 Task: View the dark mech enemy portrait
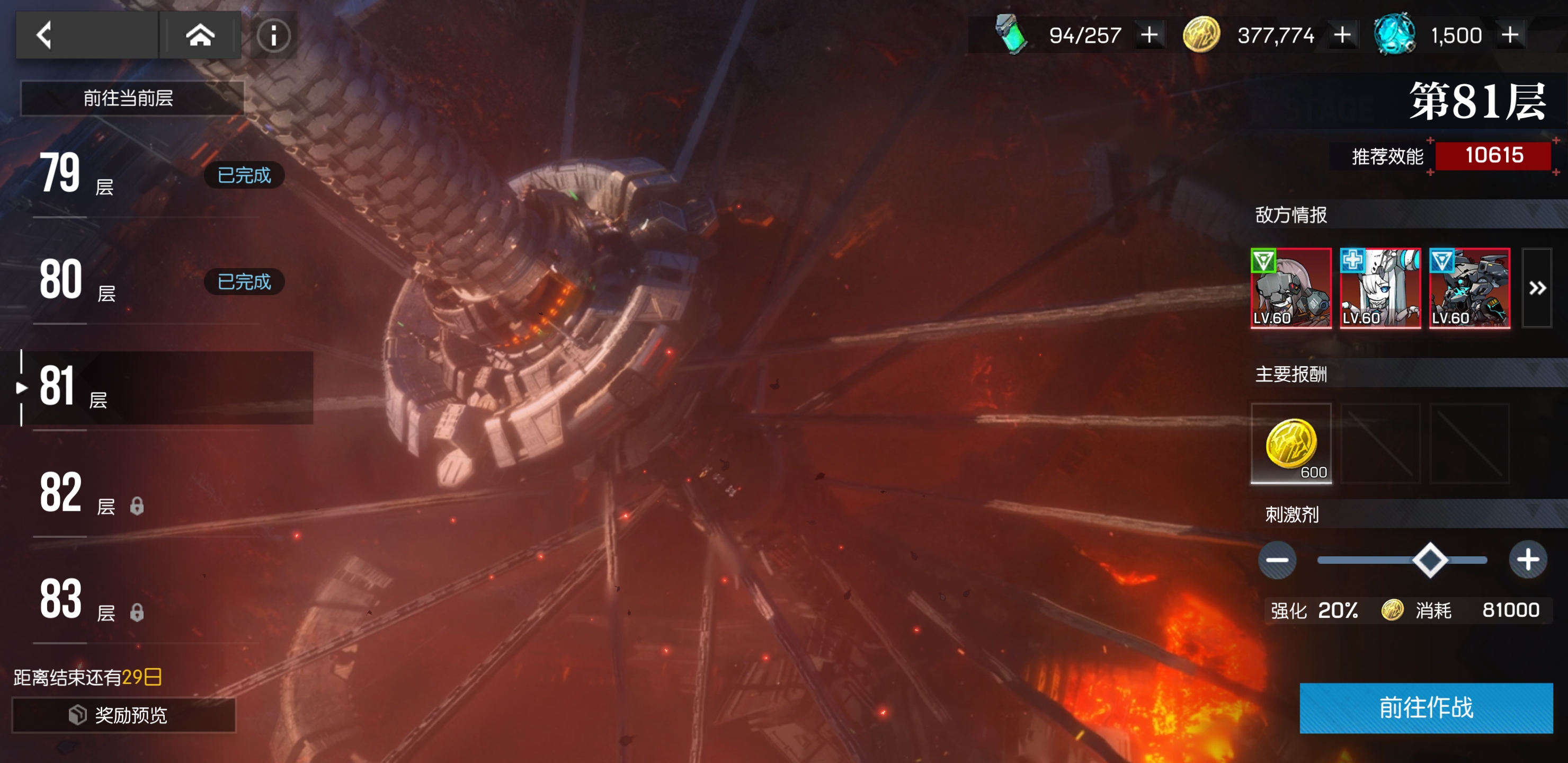pyautogui.click(x=1469, y=288)
